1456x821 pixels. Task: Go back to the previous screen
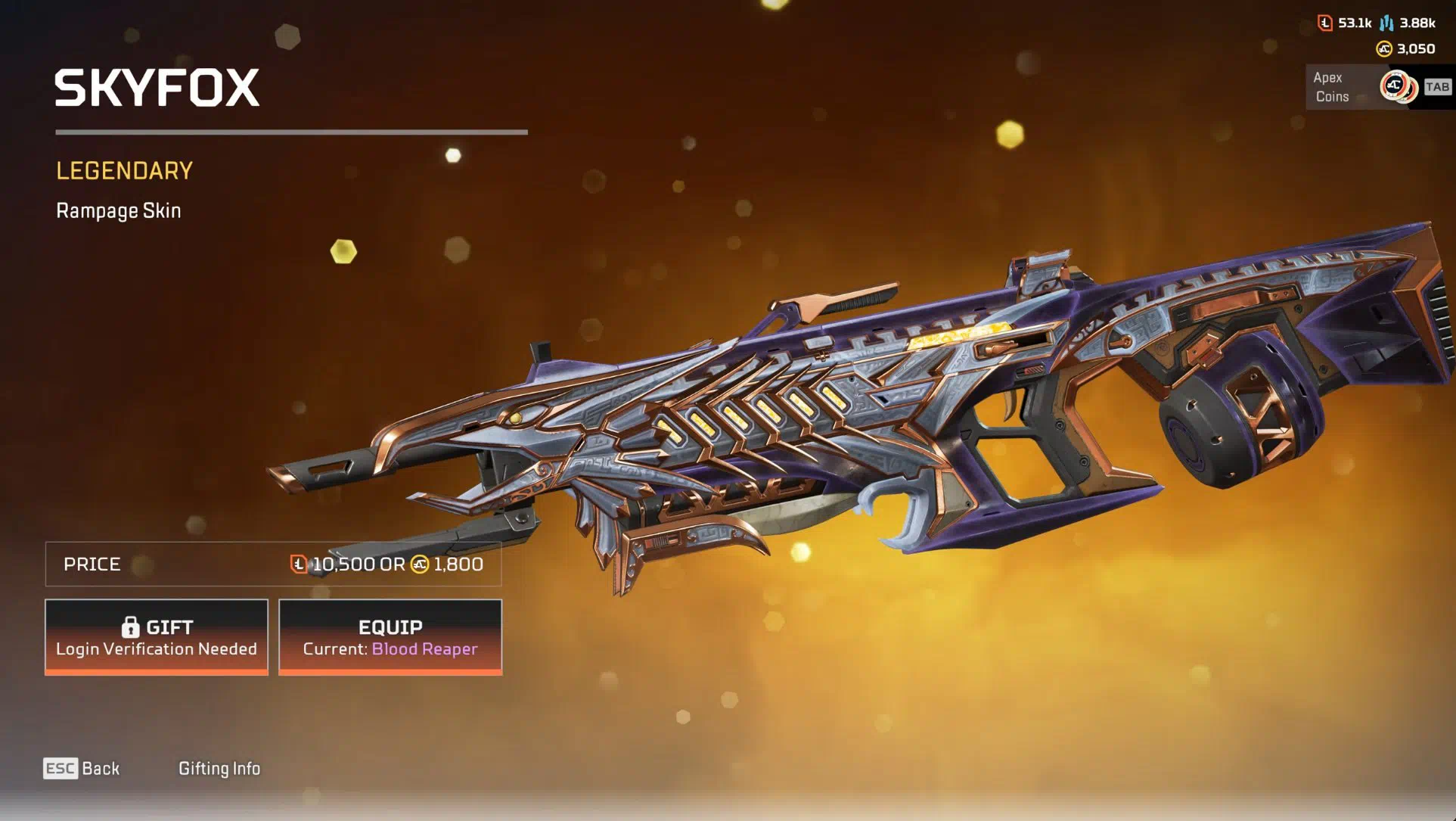click(82, 769)
